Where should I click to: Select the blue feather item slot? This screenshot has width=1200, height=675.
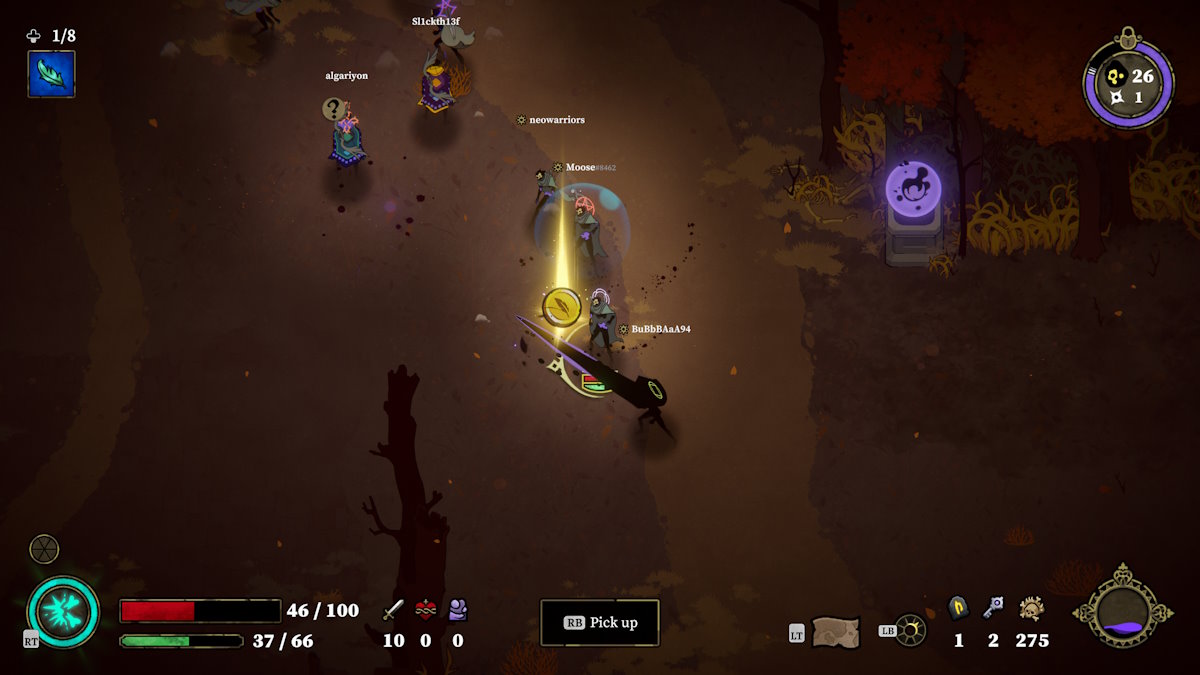tap(51, 74)
